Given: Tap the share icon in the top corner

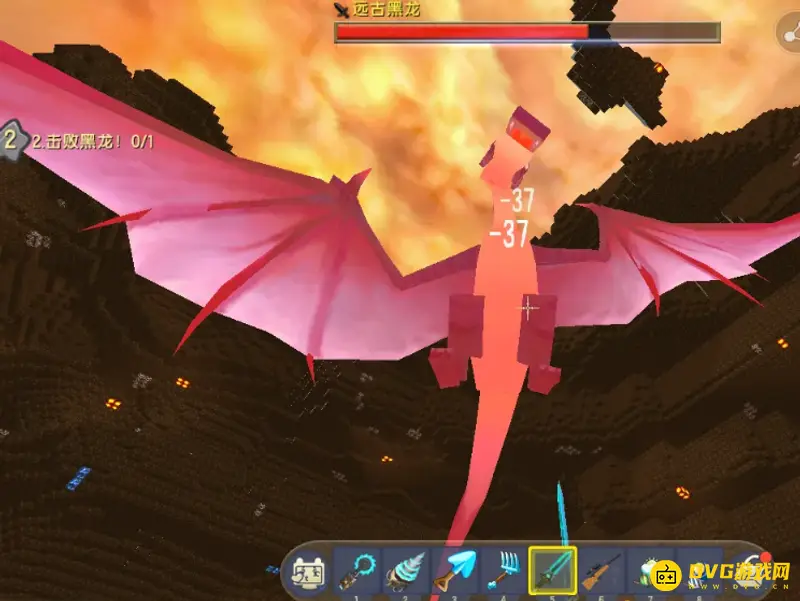Looking at the screenshot, I should coord(790,34).
